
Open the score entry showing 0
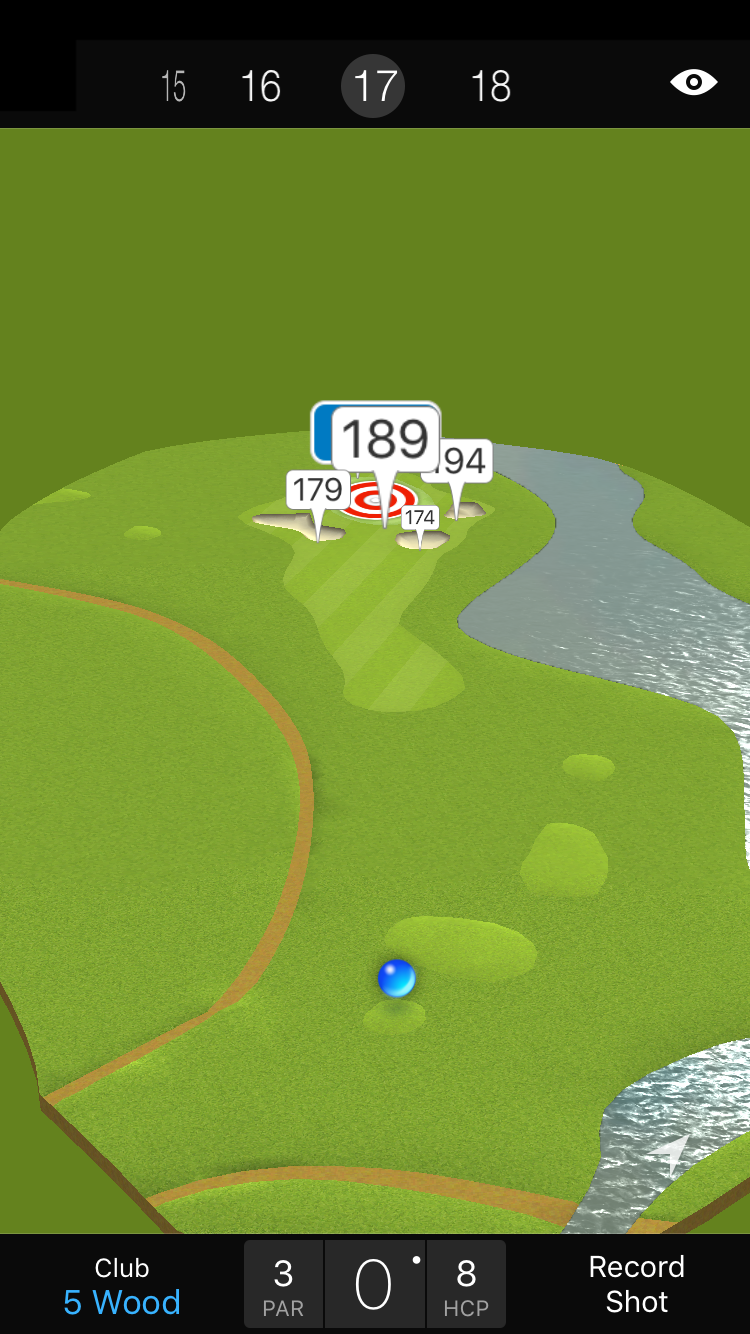(374, 1285)
